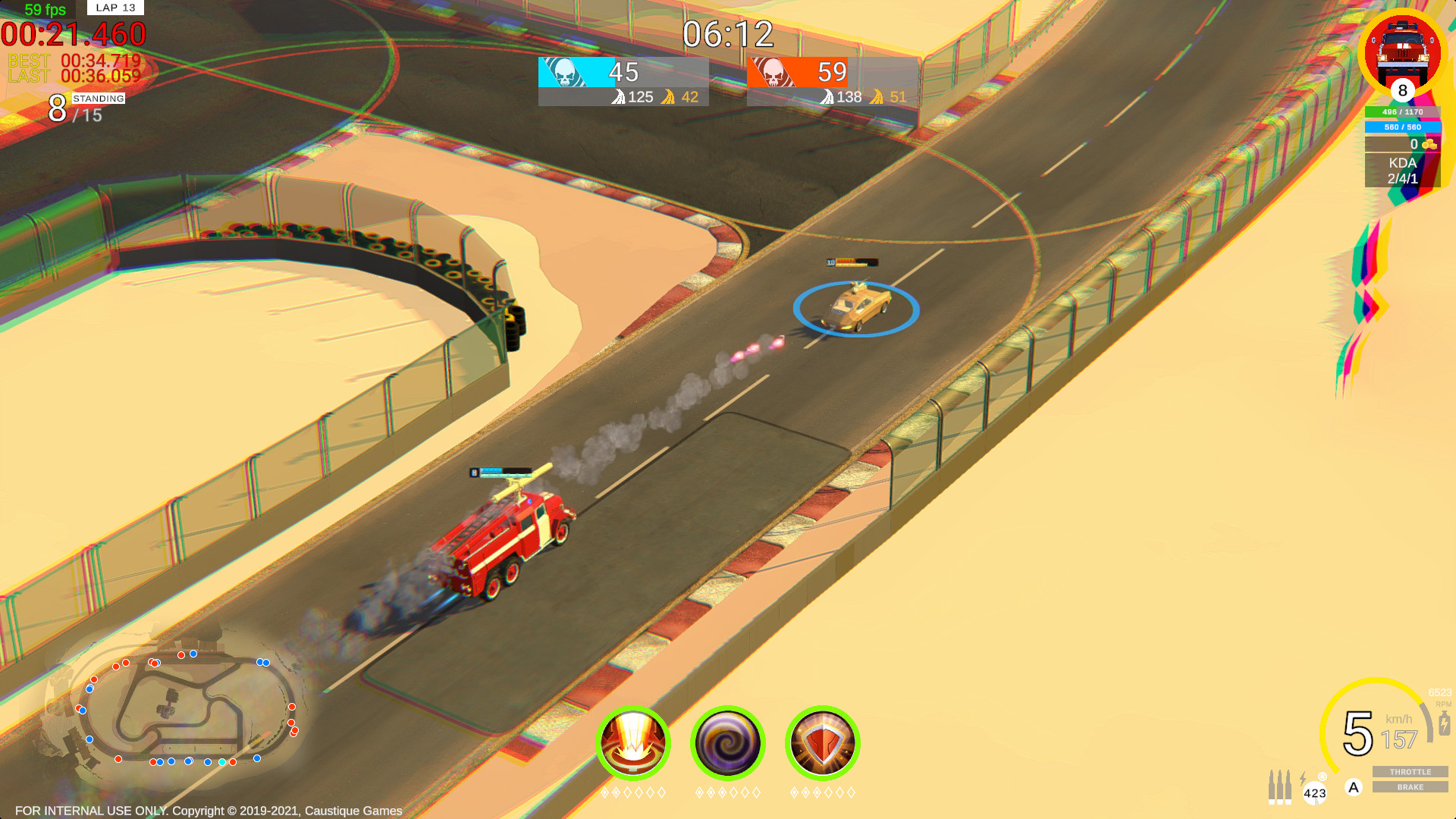
Task: Open the blue team score 45 panel
Action: pos(623,72)
